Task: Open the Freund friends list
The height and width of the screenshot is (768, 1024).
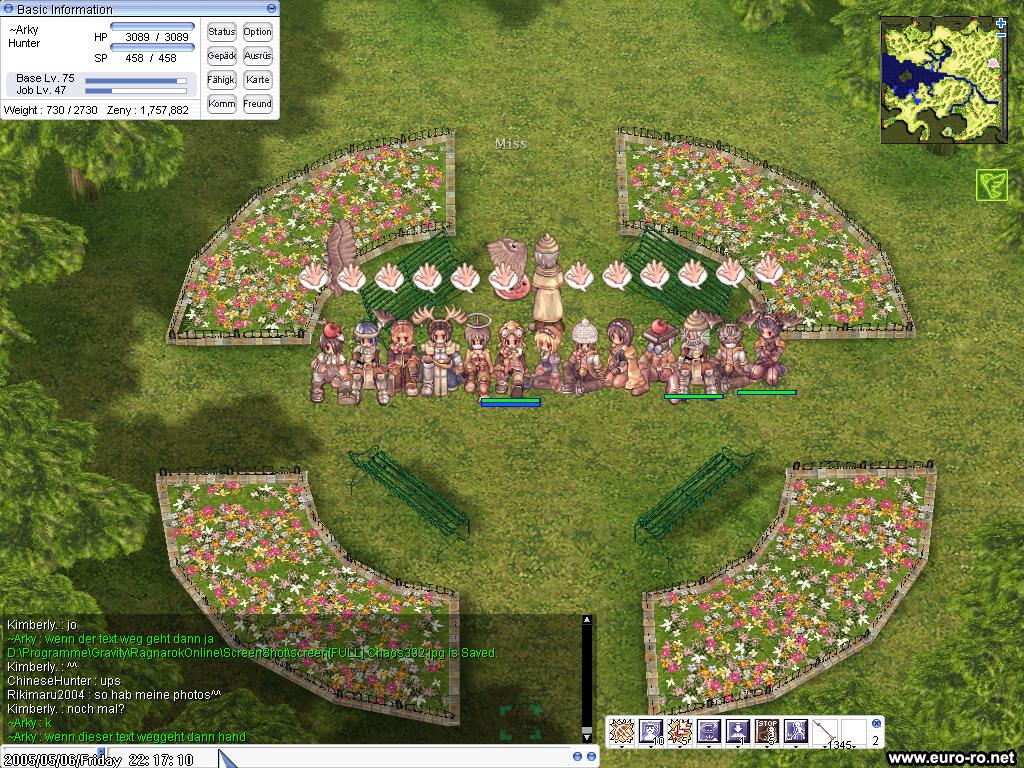Action: (x=257, y=104)
